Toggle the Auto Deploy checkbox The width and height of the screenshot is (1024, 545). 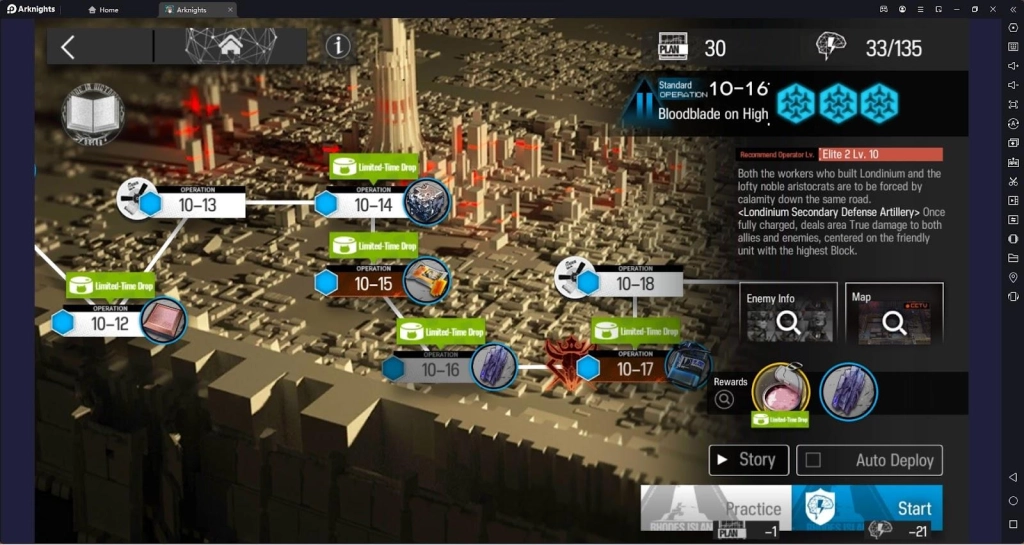click(x=813, y=460)
